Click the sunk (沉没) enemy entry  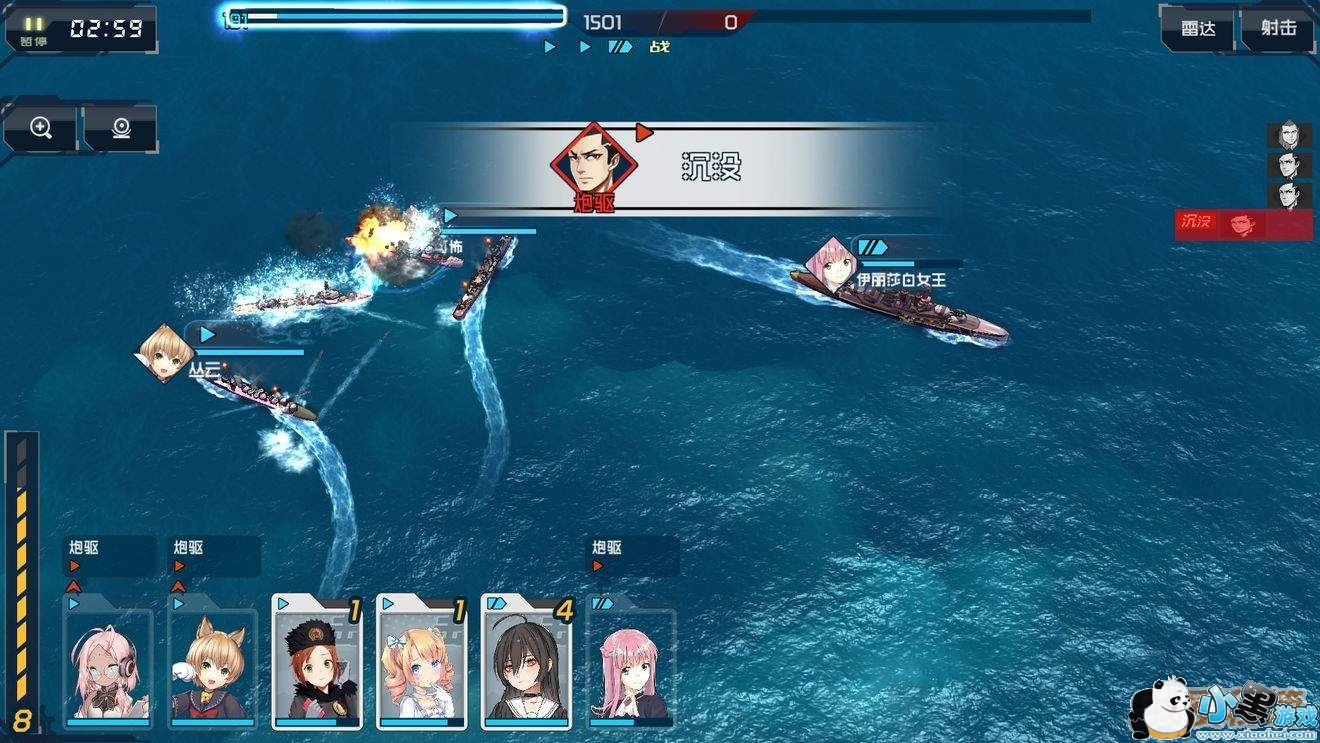pyautogui.click(x=1243, y=225)
